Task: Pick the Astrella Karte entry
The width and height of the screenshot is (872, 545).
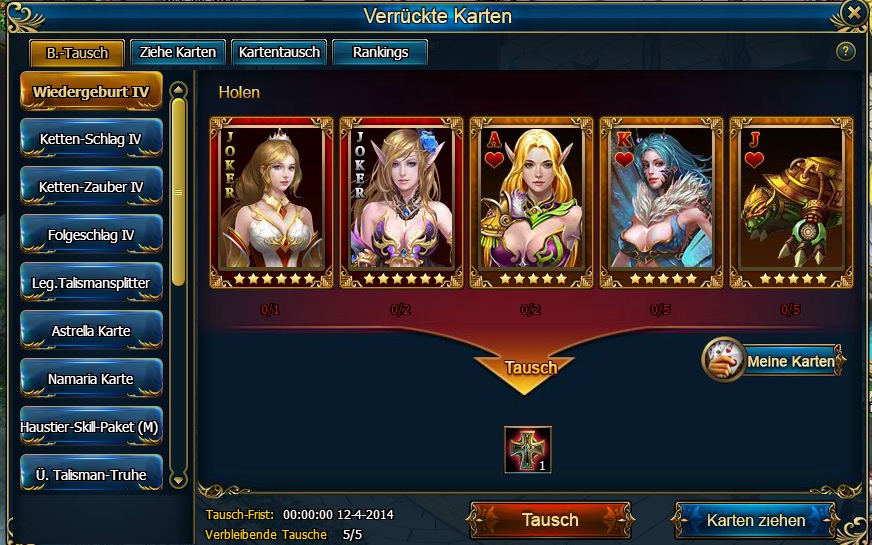Action: [91, 331]
